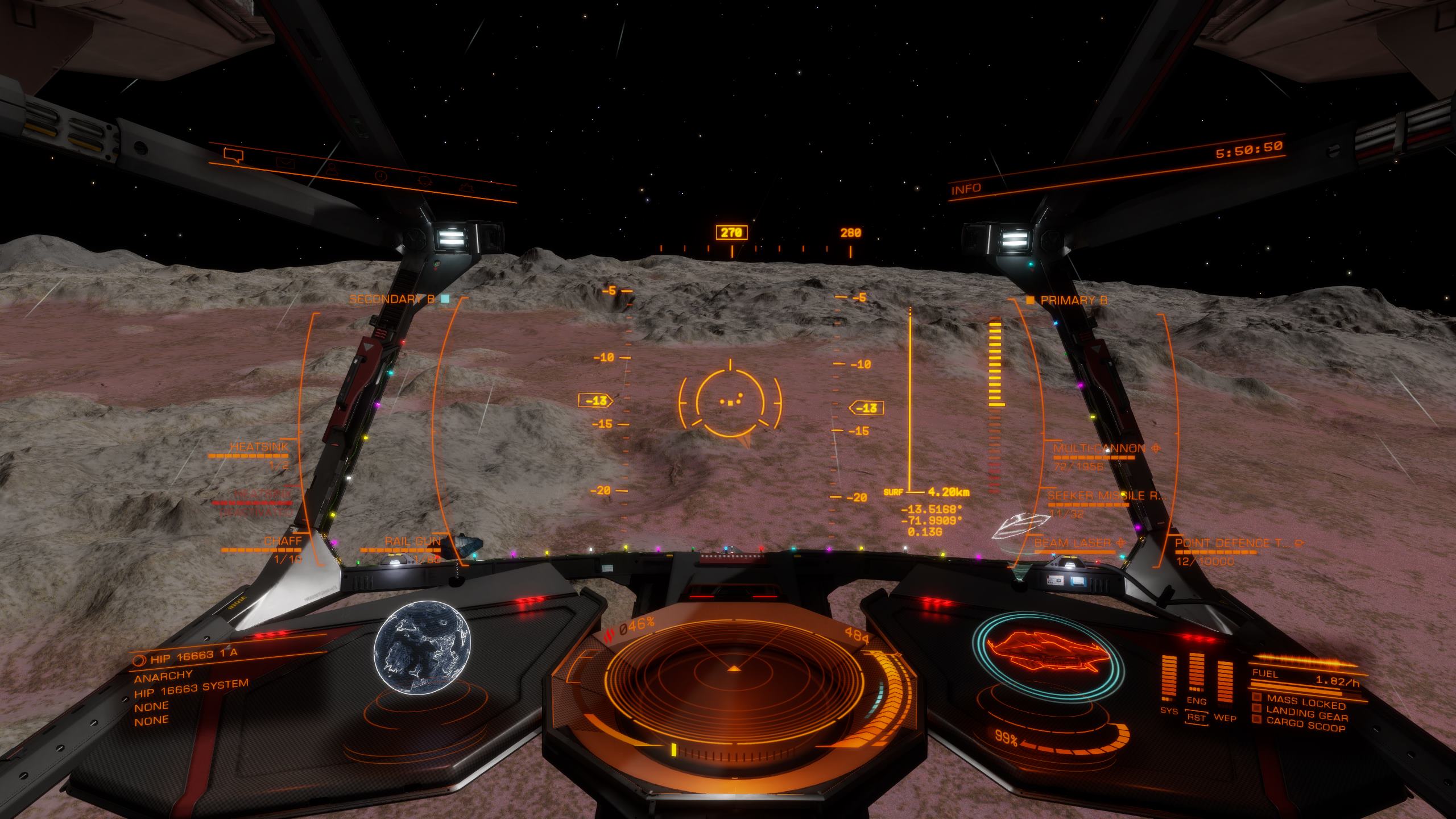
Task: Switch to the person contacts tab
Action: click(x=331, y=169)
